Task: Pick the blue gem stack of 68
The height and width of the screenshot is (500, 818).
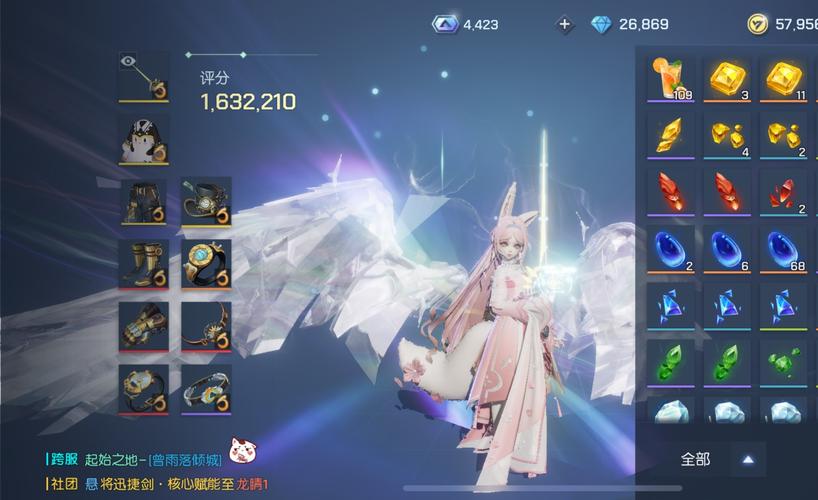Action: pyautogui.click(x=783, y=248)
